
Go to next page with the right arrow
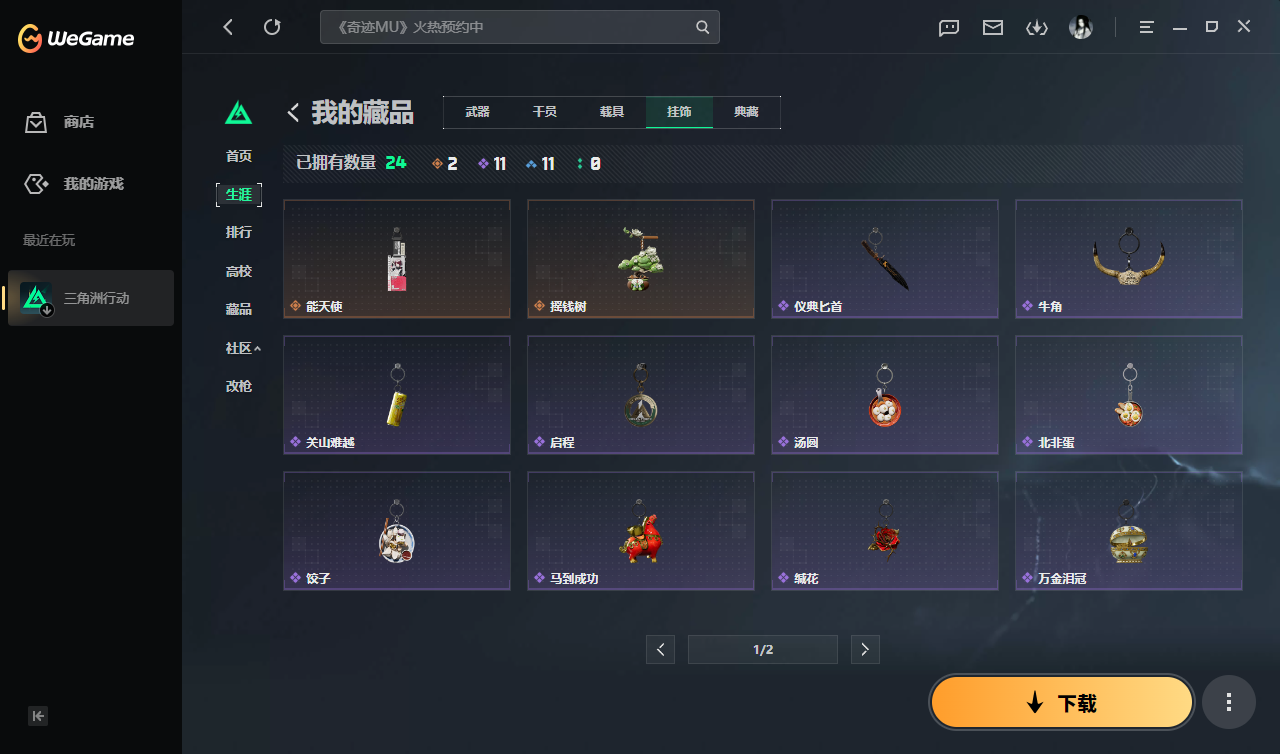pyautogui.click(x=864, y=649)
